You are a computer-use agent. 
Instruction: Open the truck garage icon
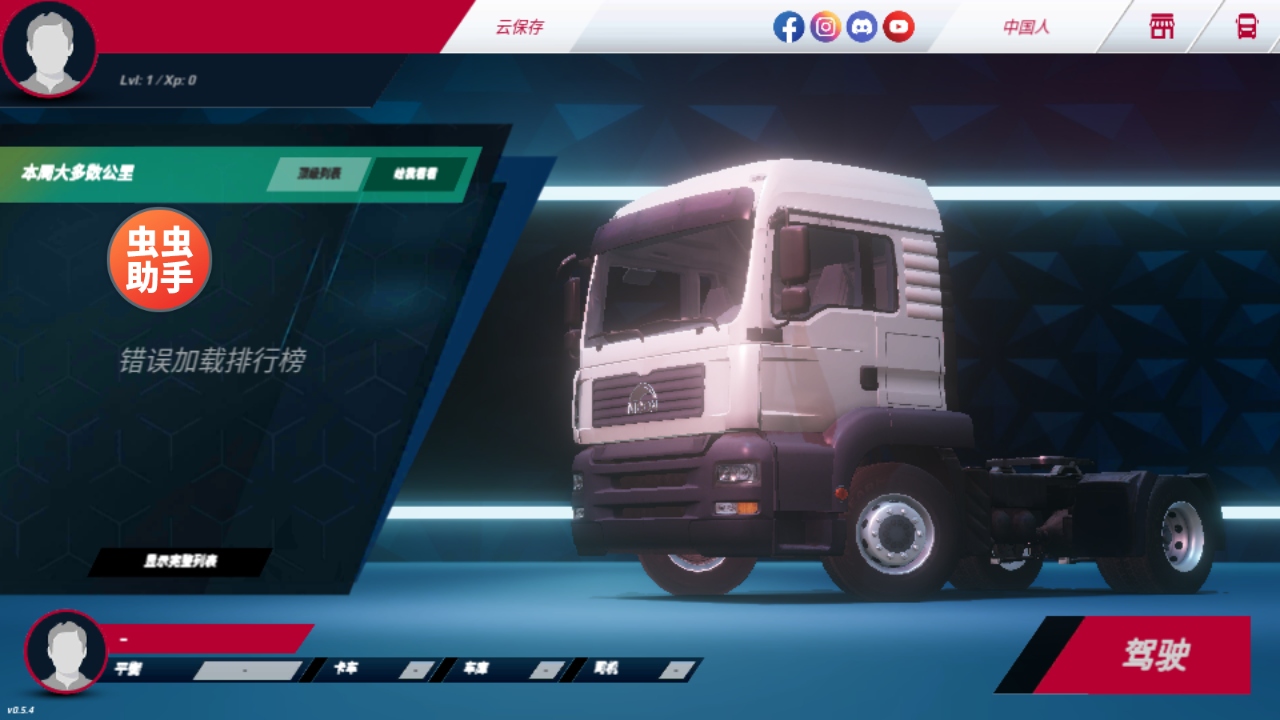1246,27
